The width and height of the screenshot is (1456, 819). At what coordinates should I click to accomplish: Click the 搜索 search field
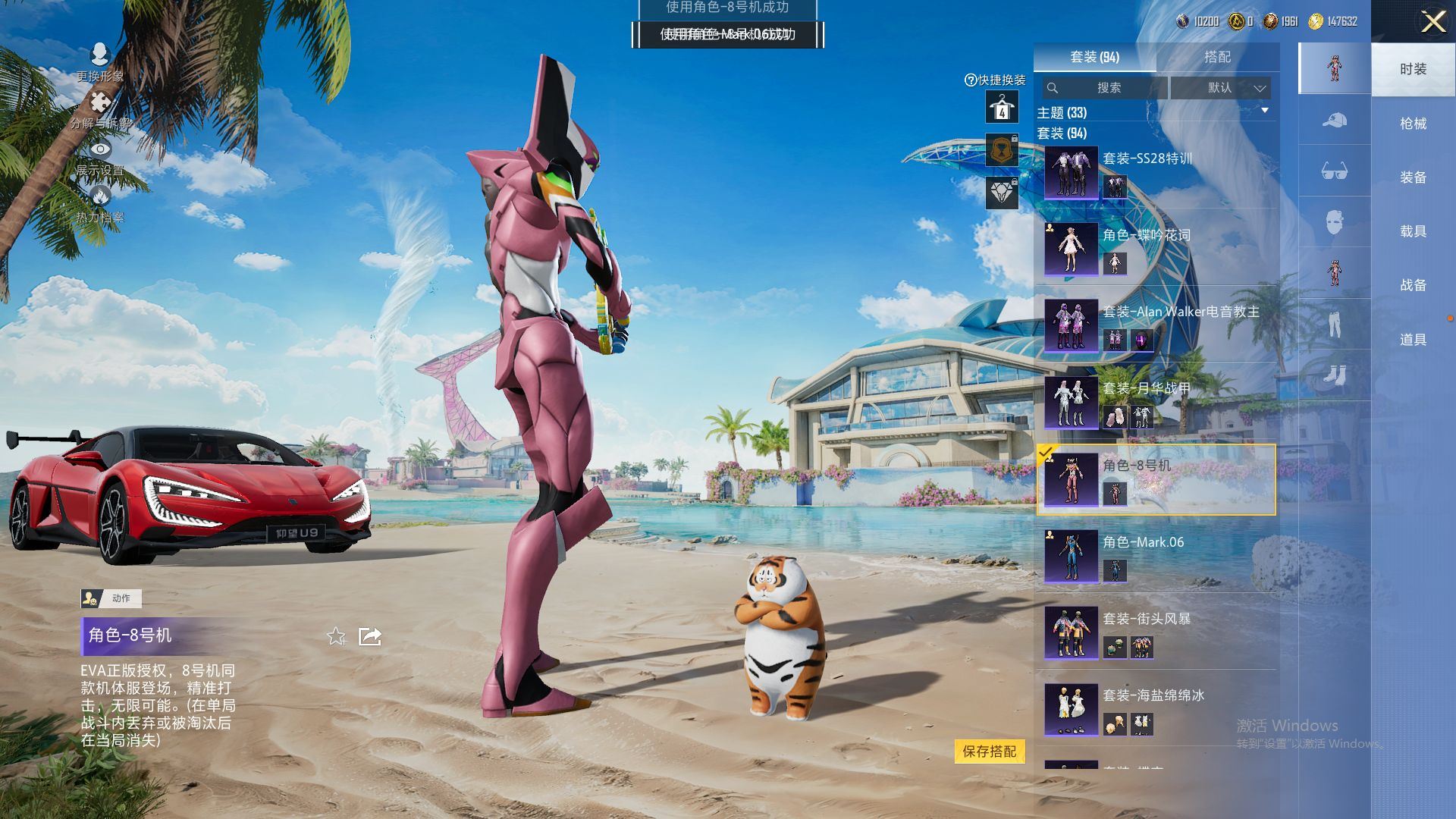pyautogui.click(x=1106, y=88)
